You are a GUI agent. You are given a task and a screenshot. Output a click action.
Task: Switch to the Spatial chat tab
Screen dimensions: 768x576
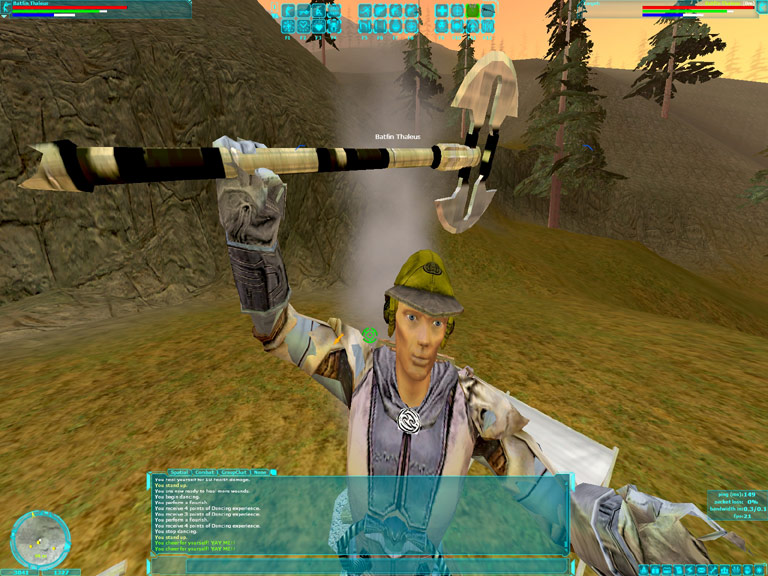(178, 472)
